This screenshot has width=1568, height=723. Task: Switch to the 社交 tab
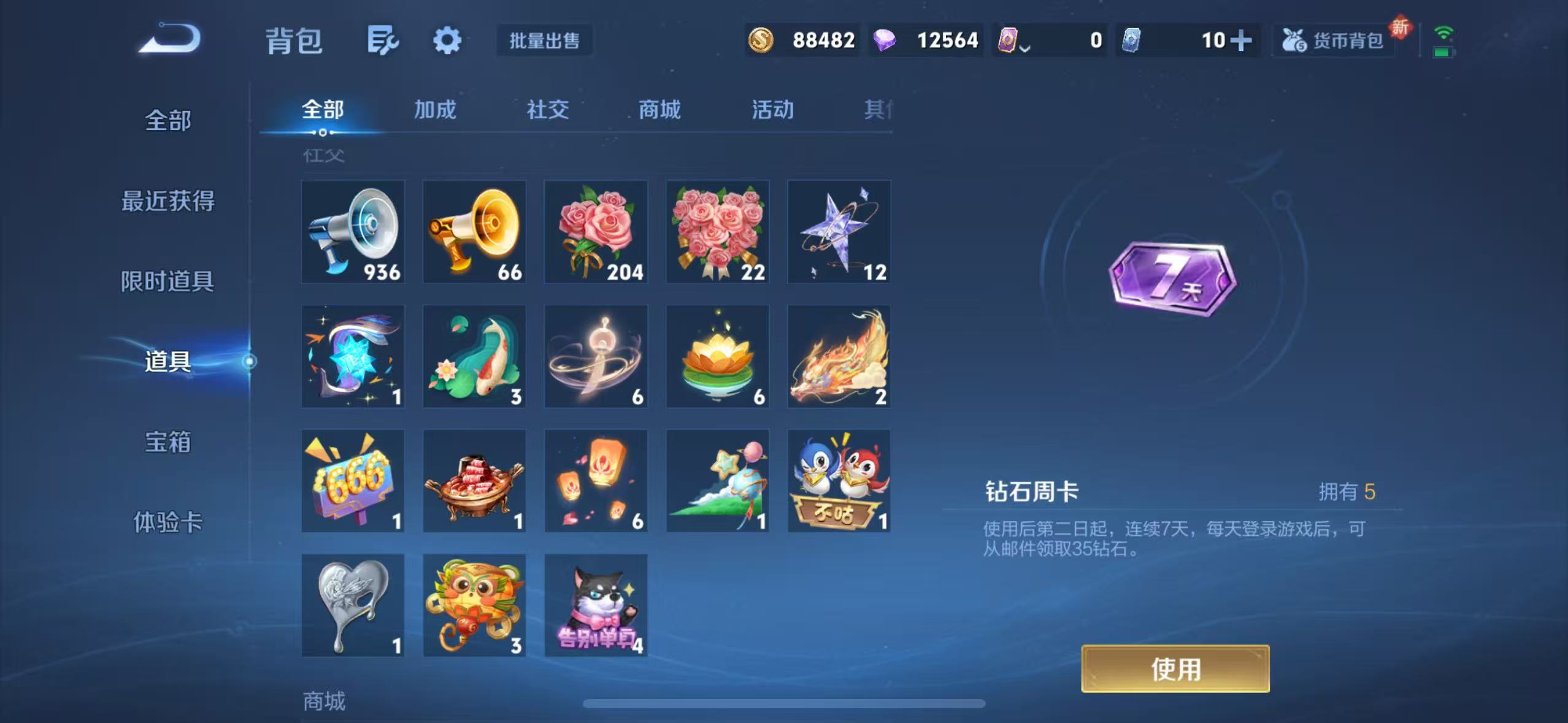click(x=548, y=110)
